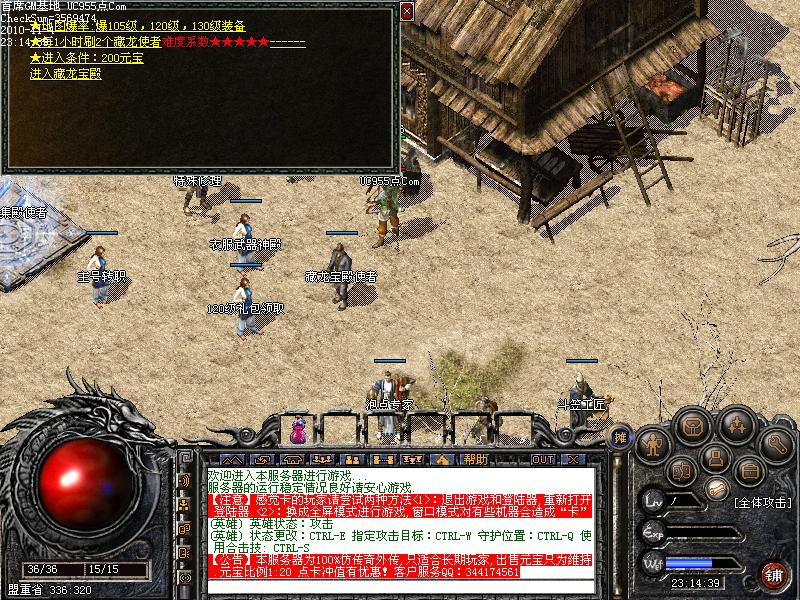Choose the 进入藏龙宝殿 dialogue link
800x600 pixels.
pyautogui.click(x=66, y=74)
